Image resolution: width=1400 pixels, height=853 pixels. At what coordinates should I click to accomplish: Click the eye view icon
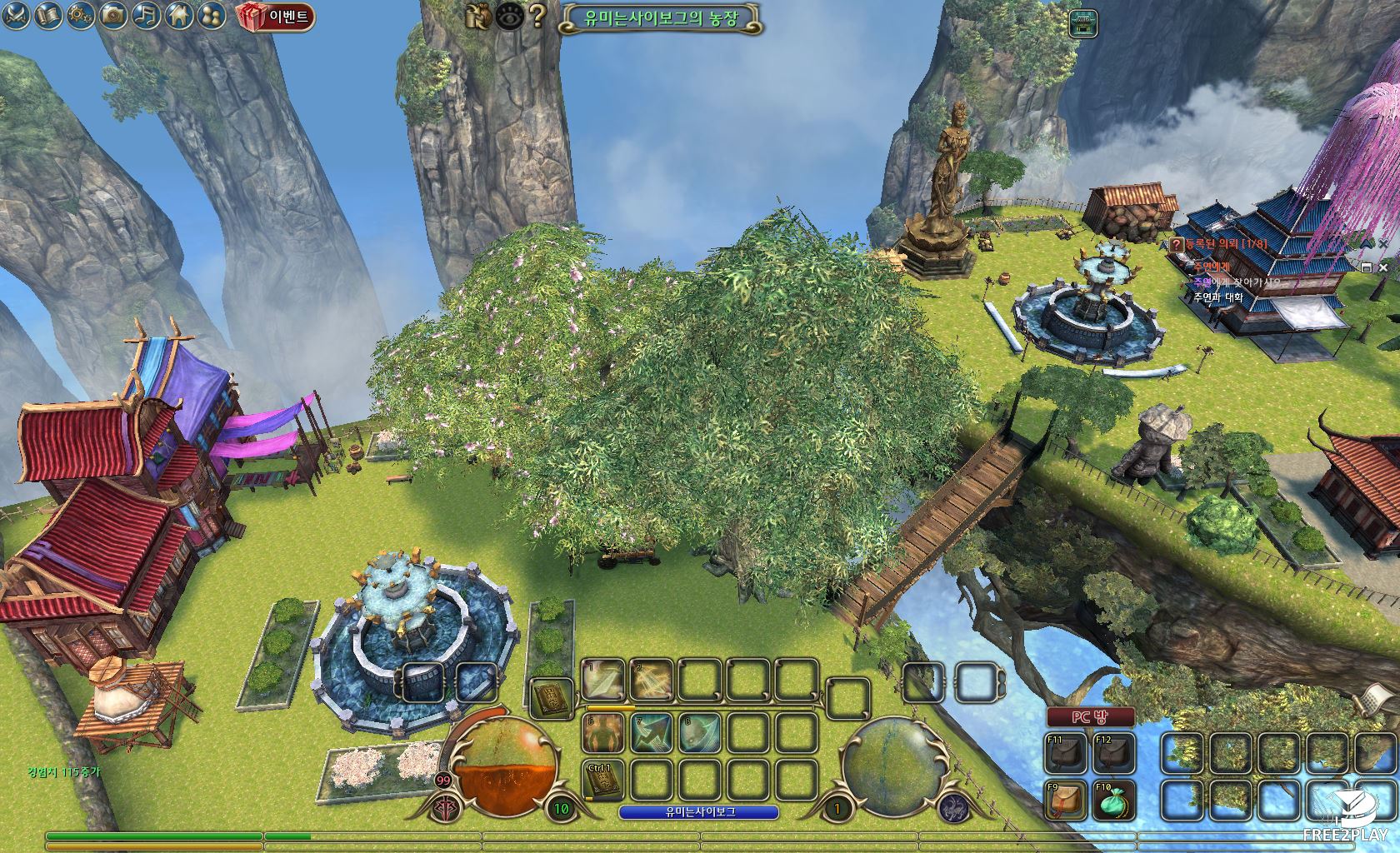tap(509, 16)
